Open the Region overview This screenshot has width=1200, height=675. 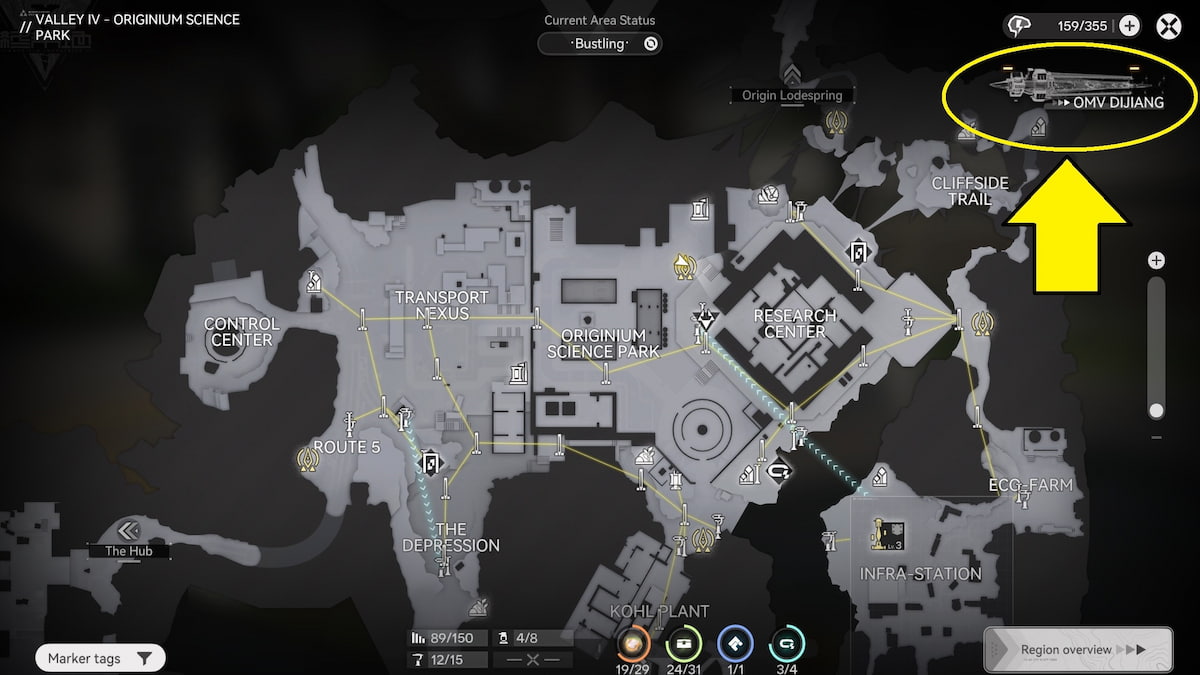pos(1078,650)
